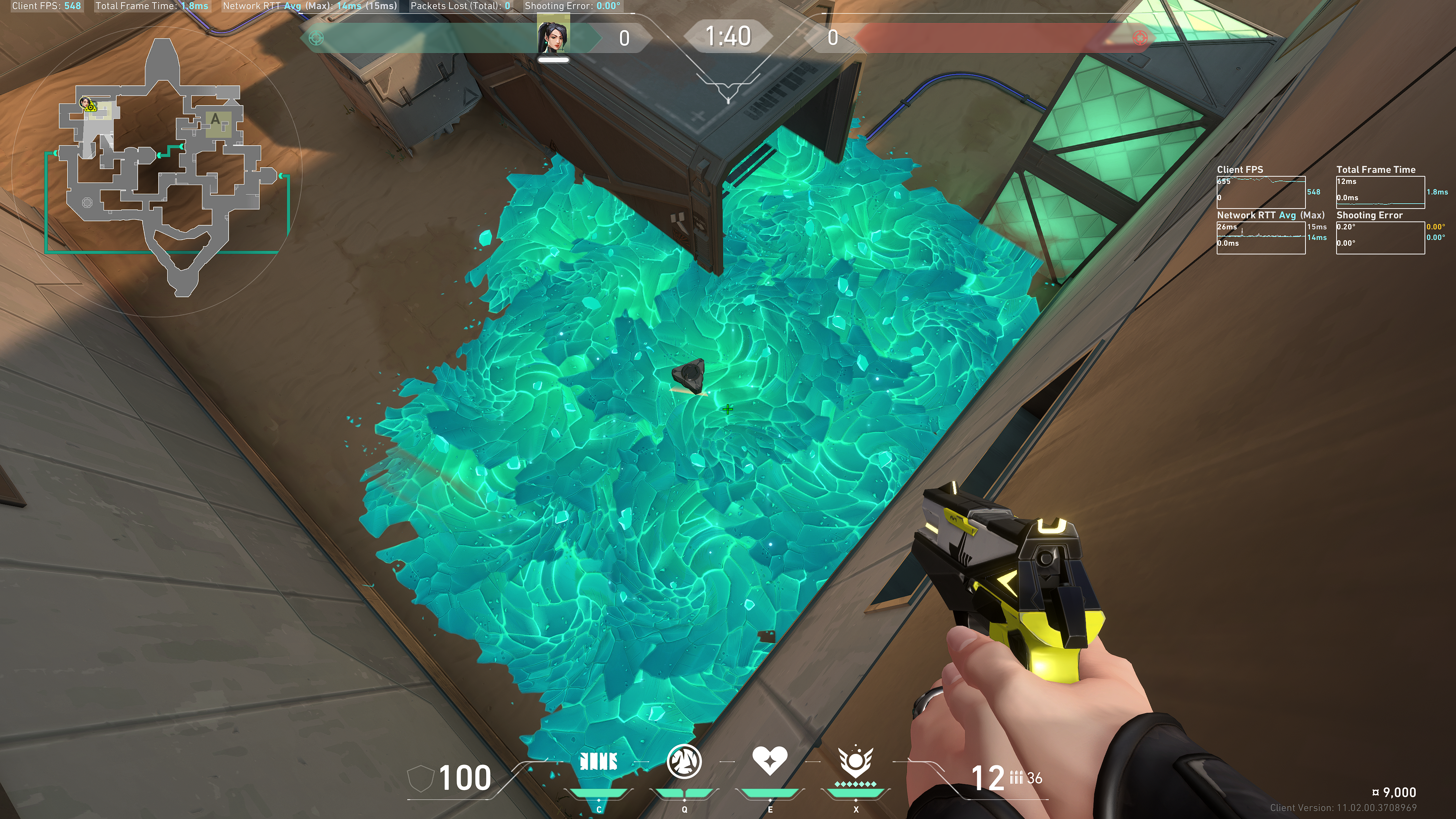
Task: Activate the Slow Orb ability icon
Action: coord(684,762)
